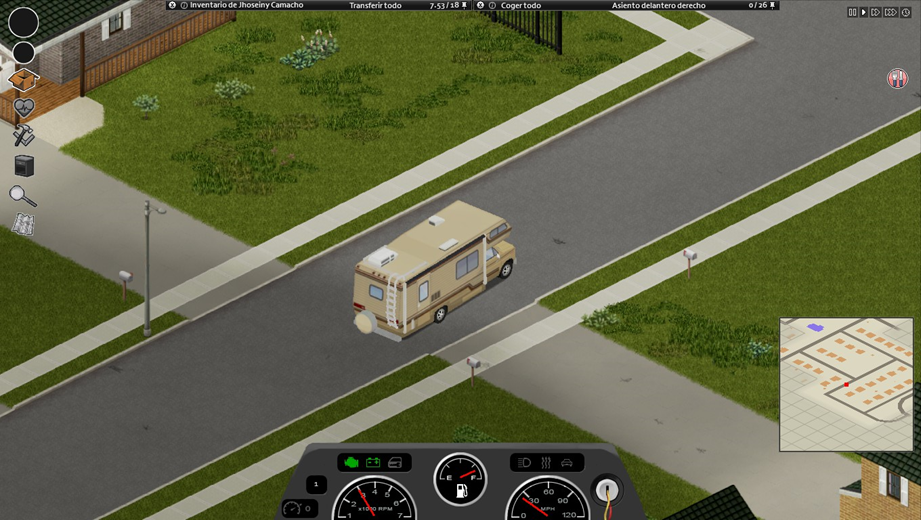
Task: Click the 'Coger todo' button
Action: coord(521,5)
